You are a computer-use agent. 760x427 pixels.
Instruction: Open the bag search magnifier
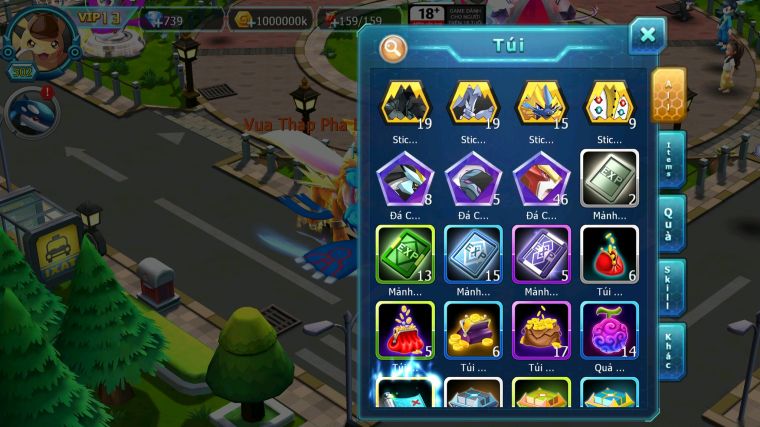(x=393, y=47)
